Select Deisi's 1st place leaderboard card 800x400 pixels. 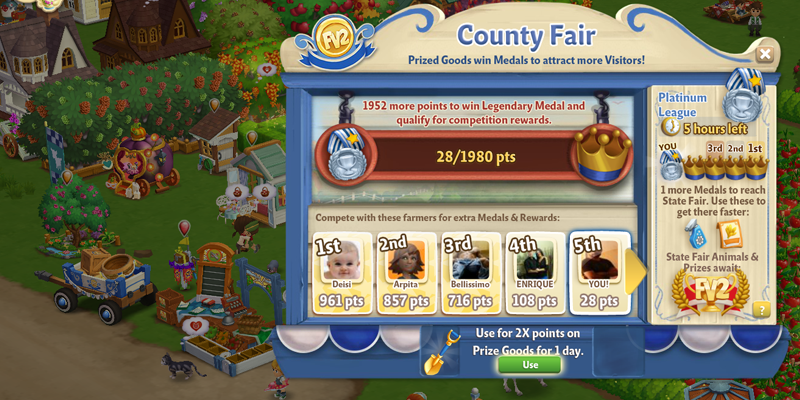(x=342, y=273)
